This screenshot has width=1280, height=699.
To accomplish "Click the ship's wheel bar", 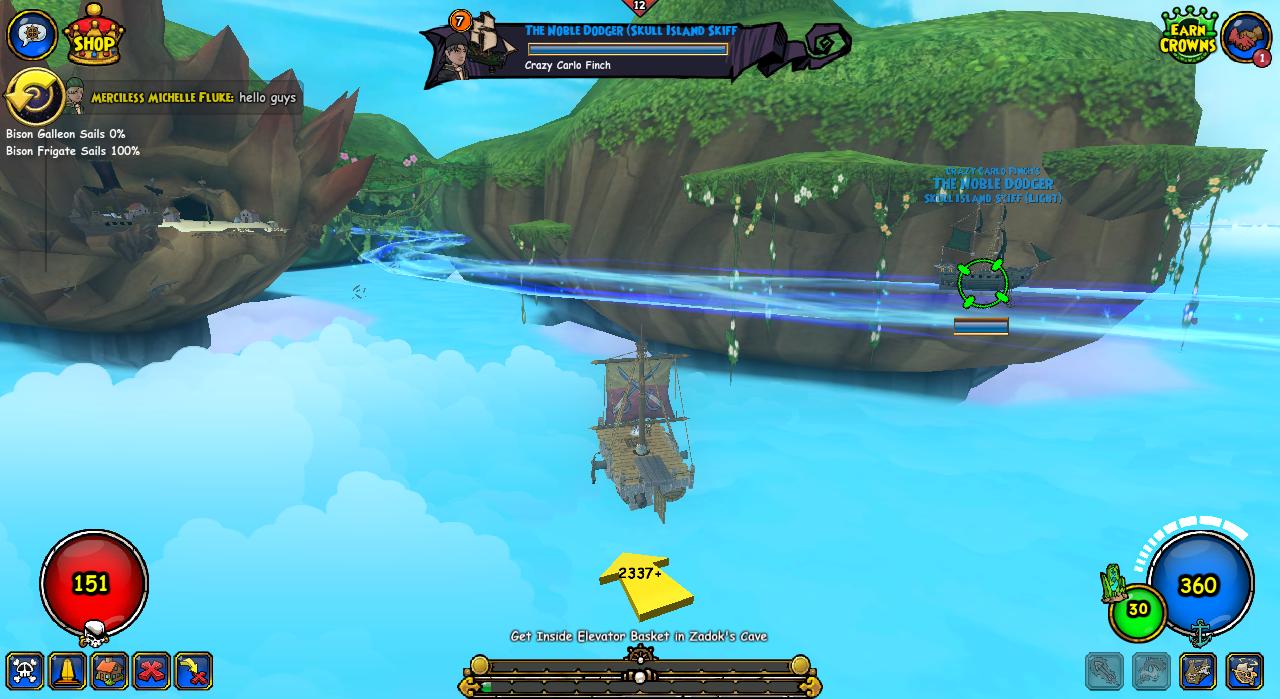I will coord(640,676).
